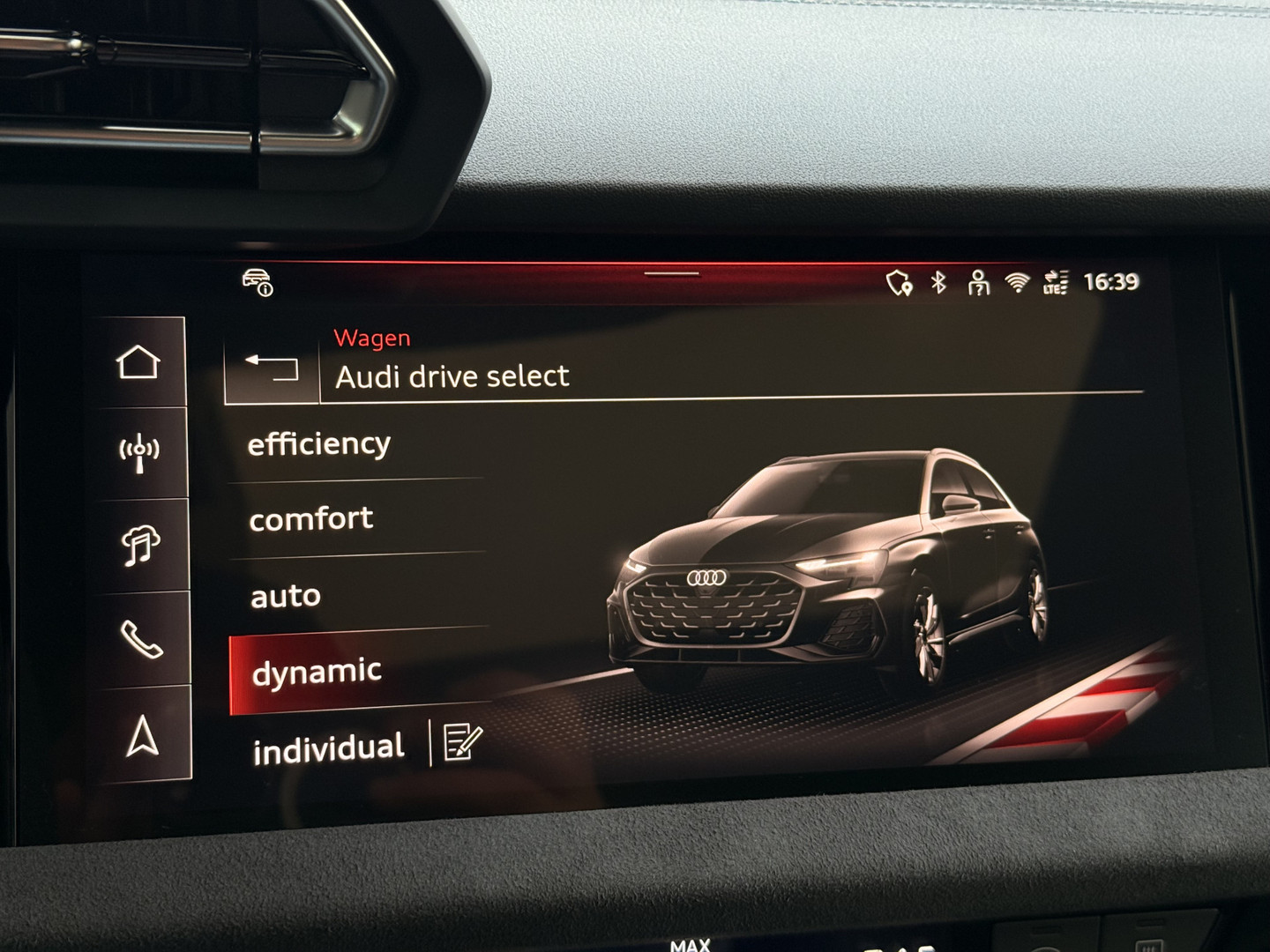1270x952 pixels.
Task: Activate the dynamic driving mode
Action: 316,672
